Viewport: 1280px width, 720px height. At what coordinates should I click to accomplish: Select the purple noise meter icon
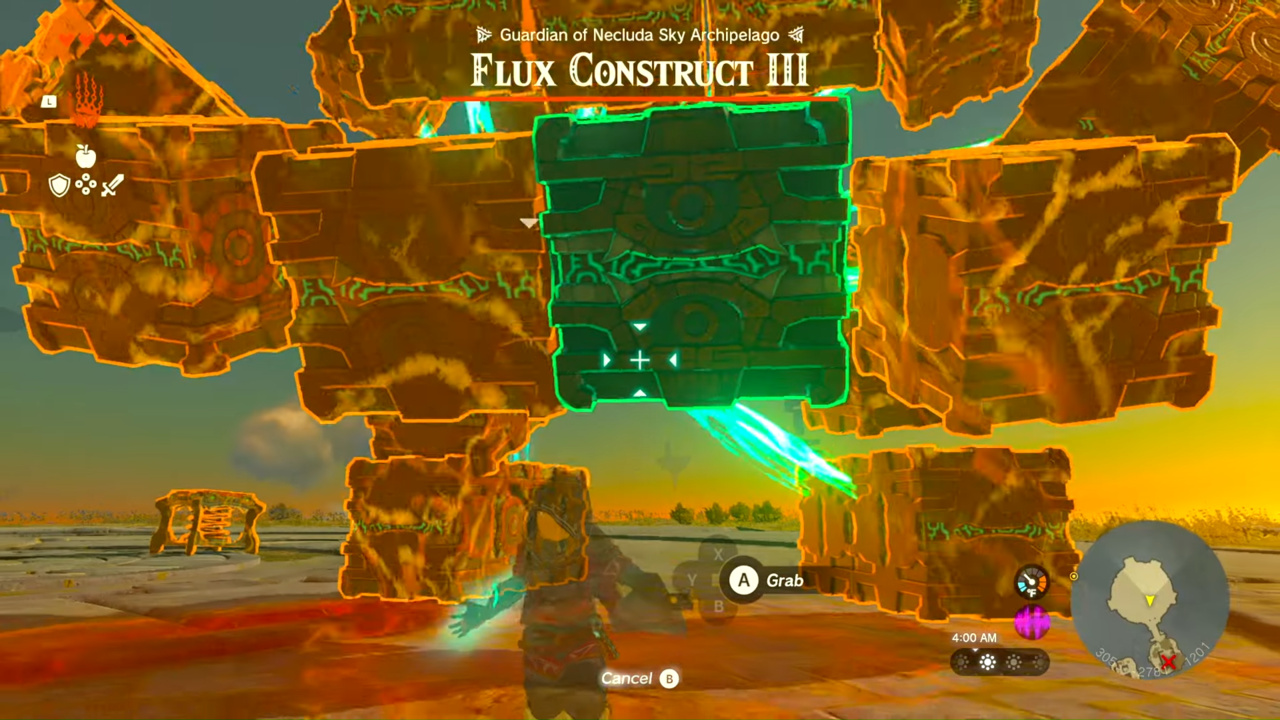(1033, 623)
